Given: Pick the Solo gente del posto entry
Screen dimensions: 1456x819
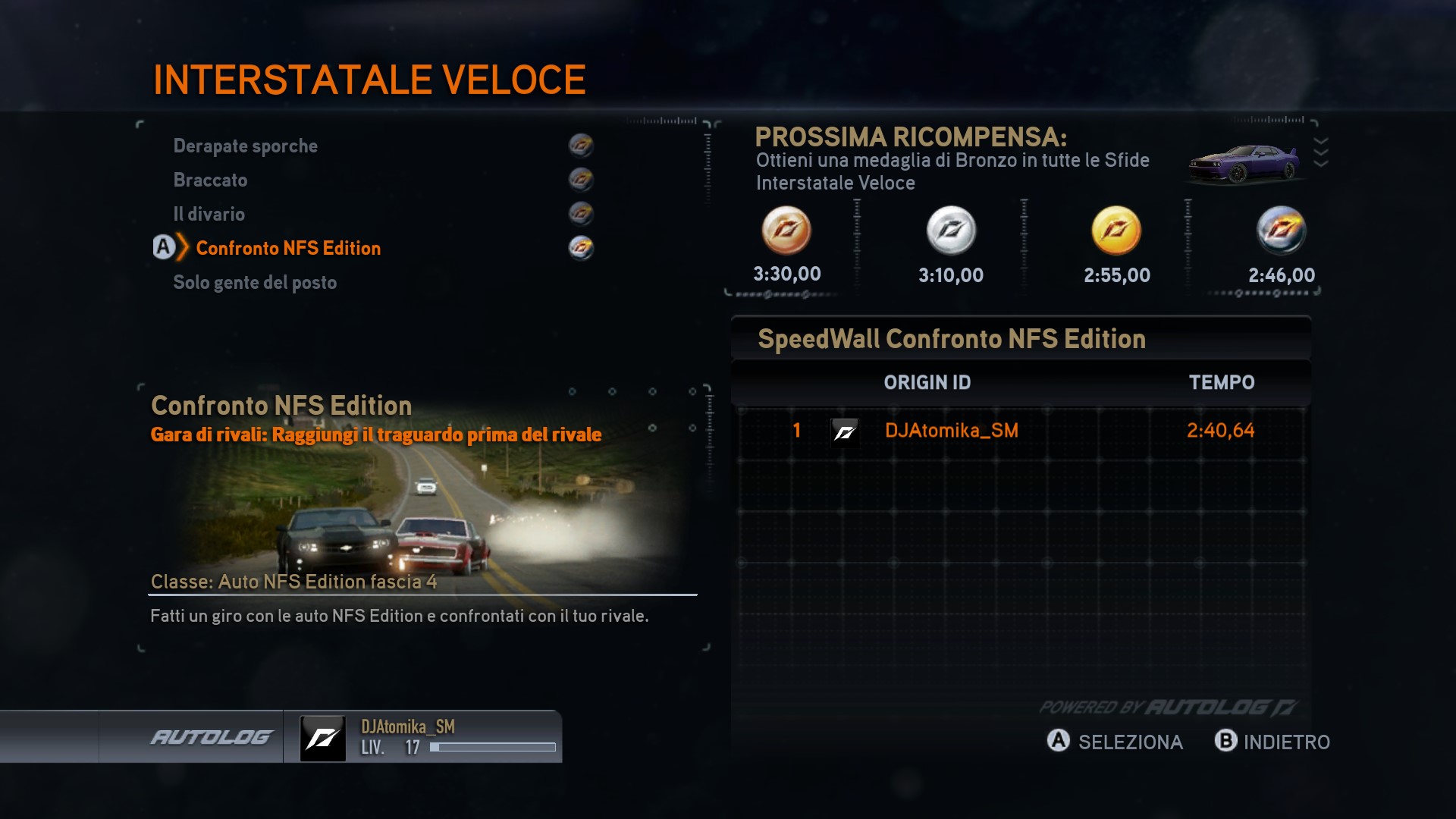Looking at the screenshot, I should [x=255, y=282].
